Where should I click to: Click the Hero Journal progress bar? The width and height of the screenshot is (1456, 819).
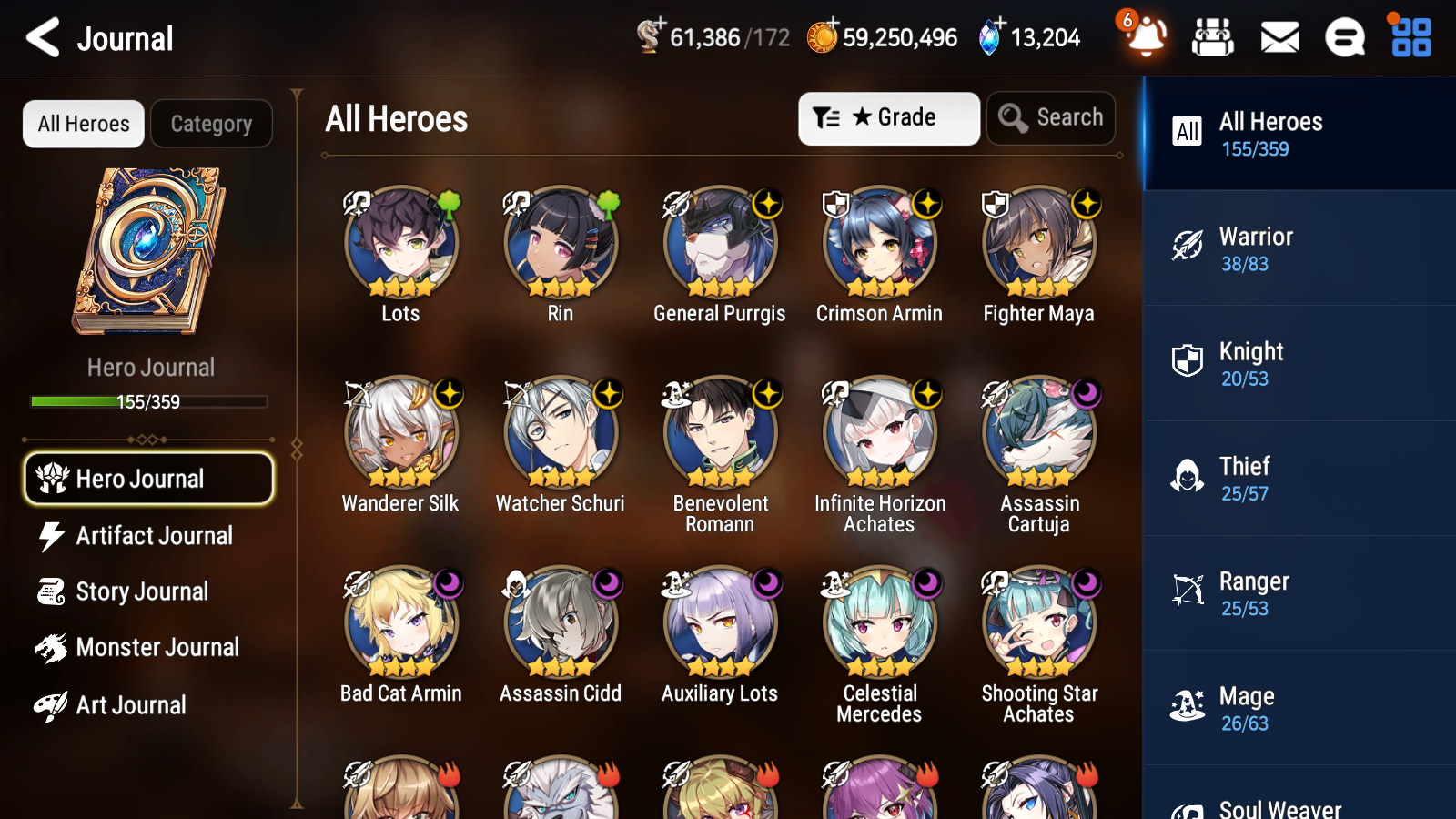148,401
